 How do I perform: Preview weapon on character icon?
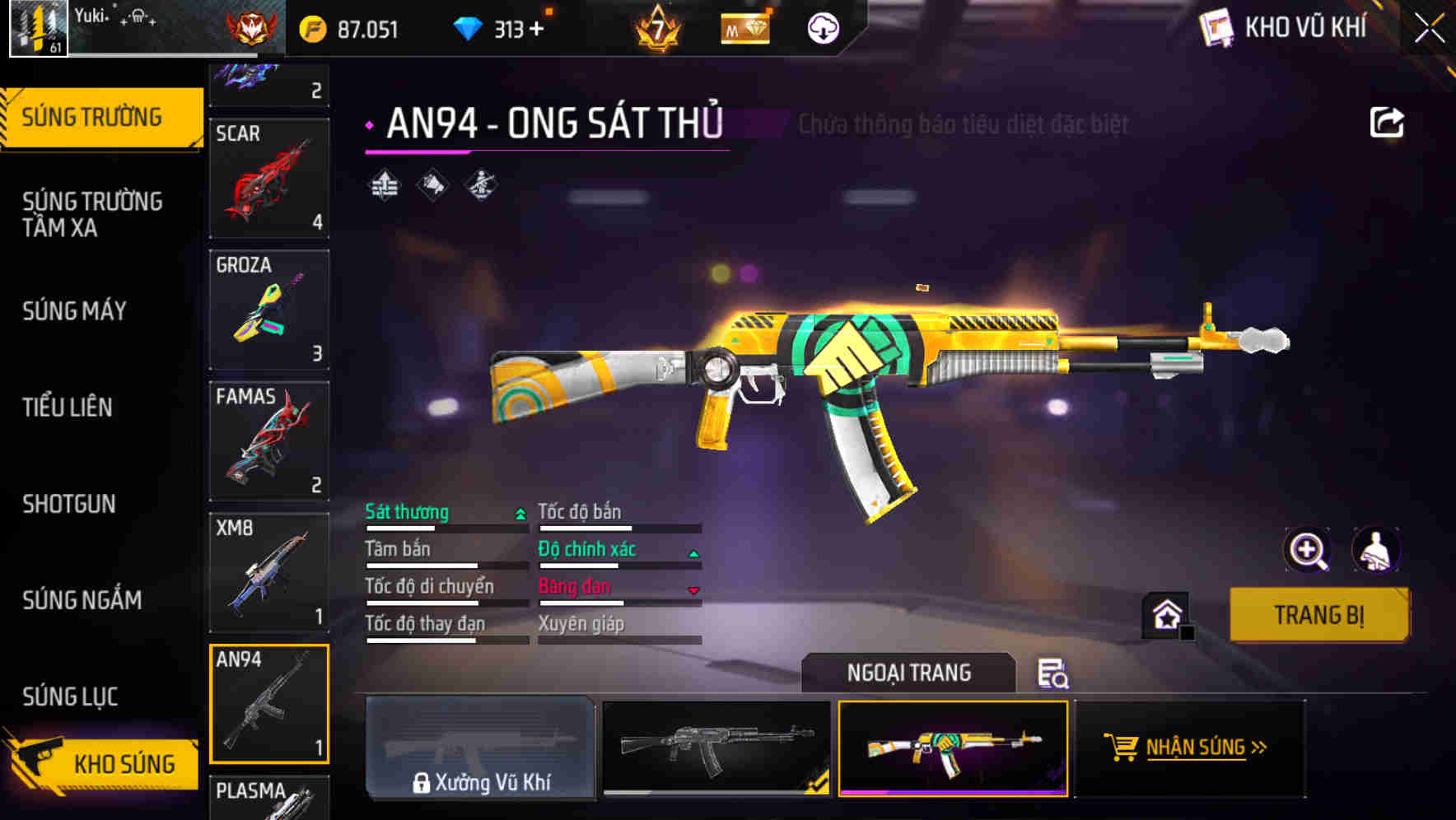(x=1375, y=550)
